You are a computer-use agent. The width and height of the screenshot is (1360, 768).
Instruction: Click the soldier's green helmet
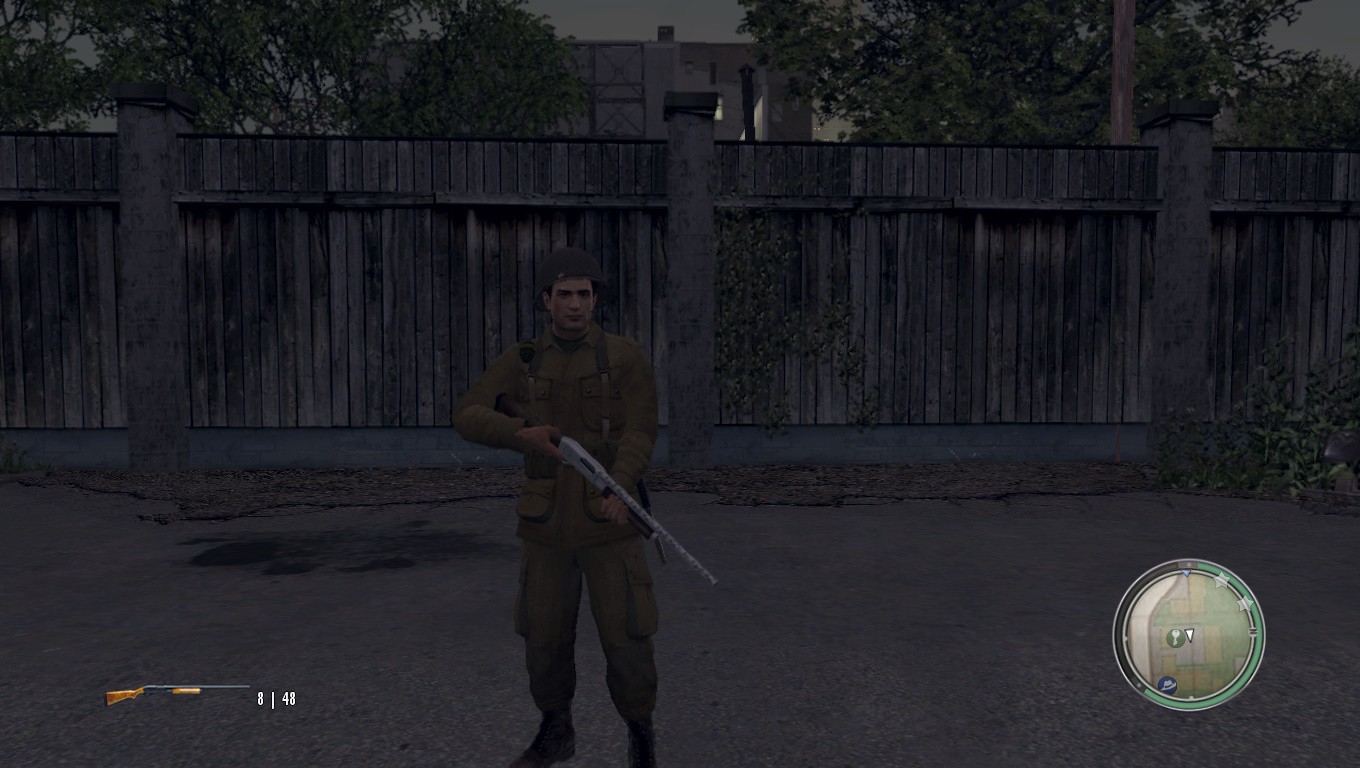click(567, 266)
